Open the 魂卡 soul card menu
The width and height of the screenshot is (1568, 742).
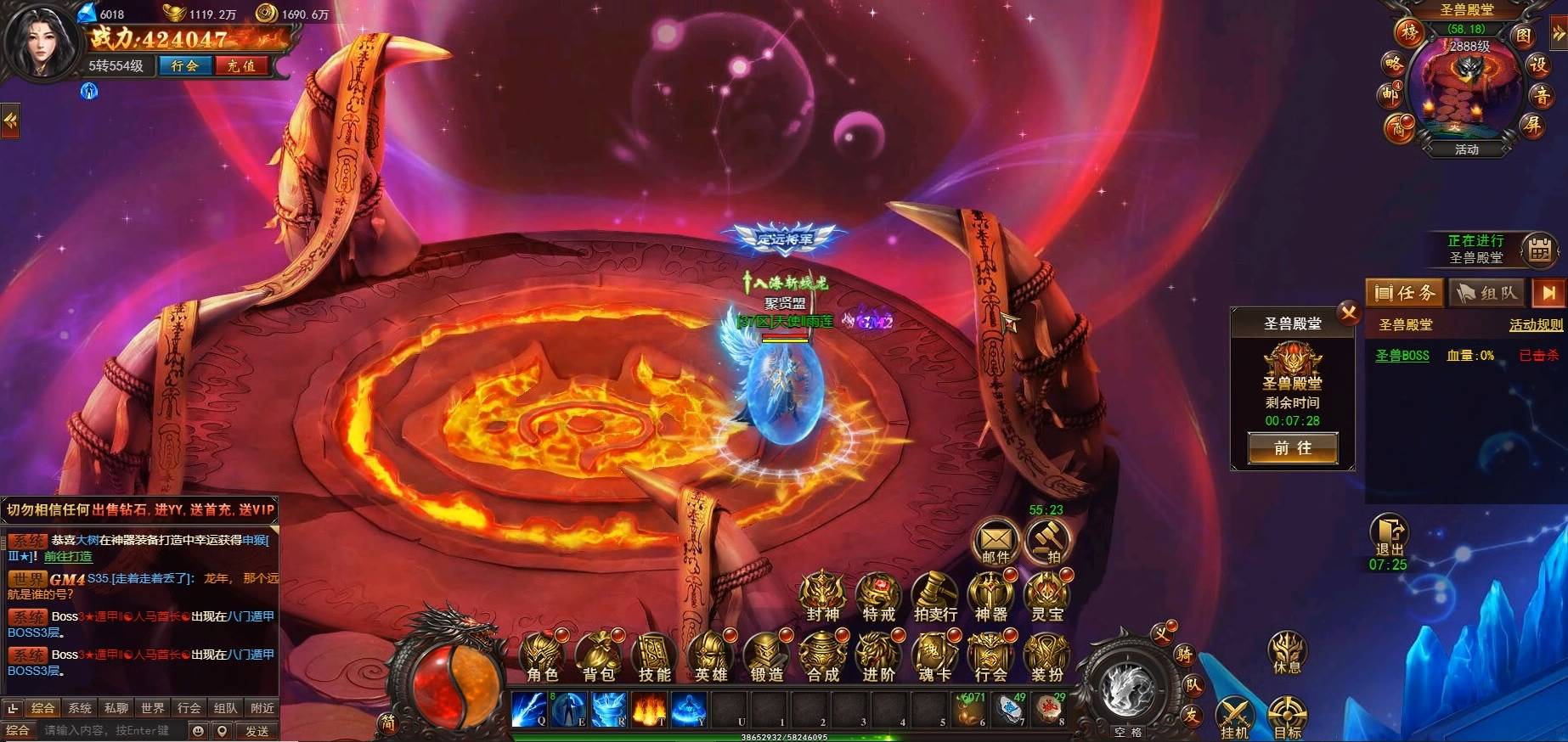934,658
